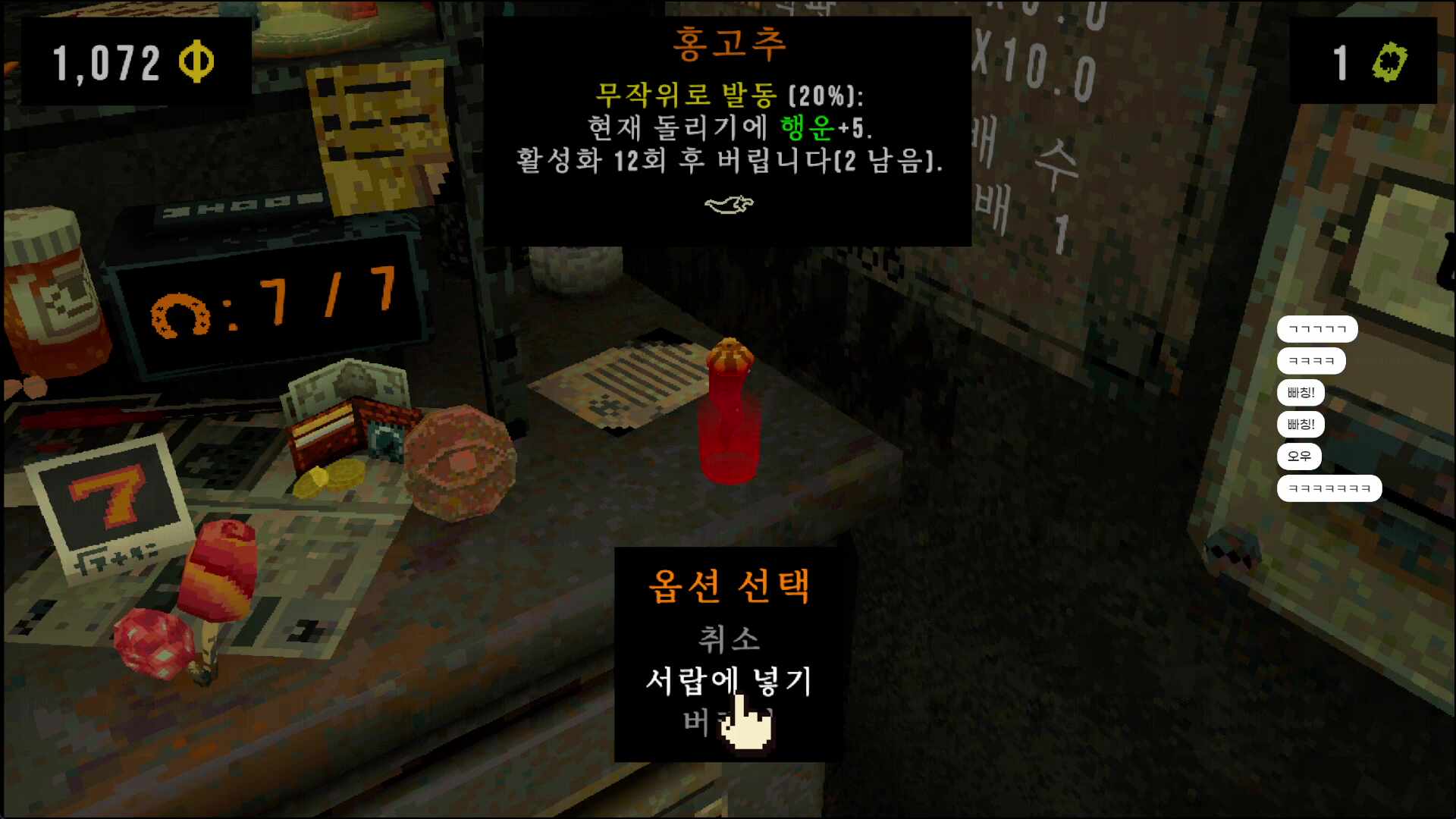Click the 오우 chat bubble
The width and height of the screenshot is (1456, 819).
point(1300,456)
